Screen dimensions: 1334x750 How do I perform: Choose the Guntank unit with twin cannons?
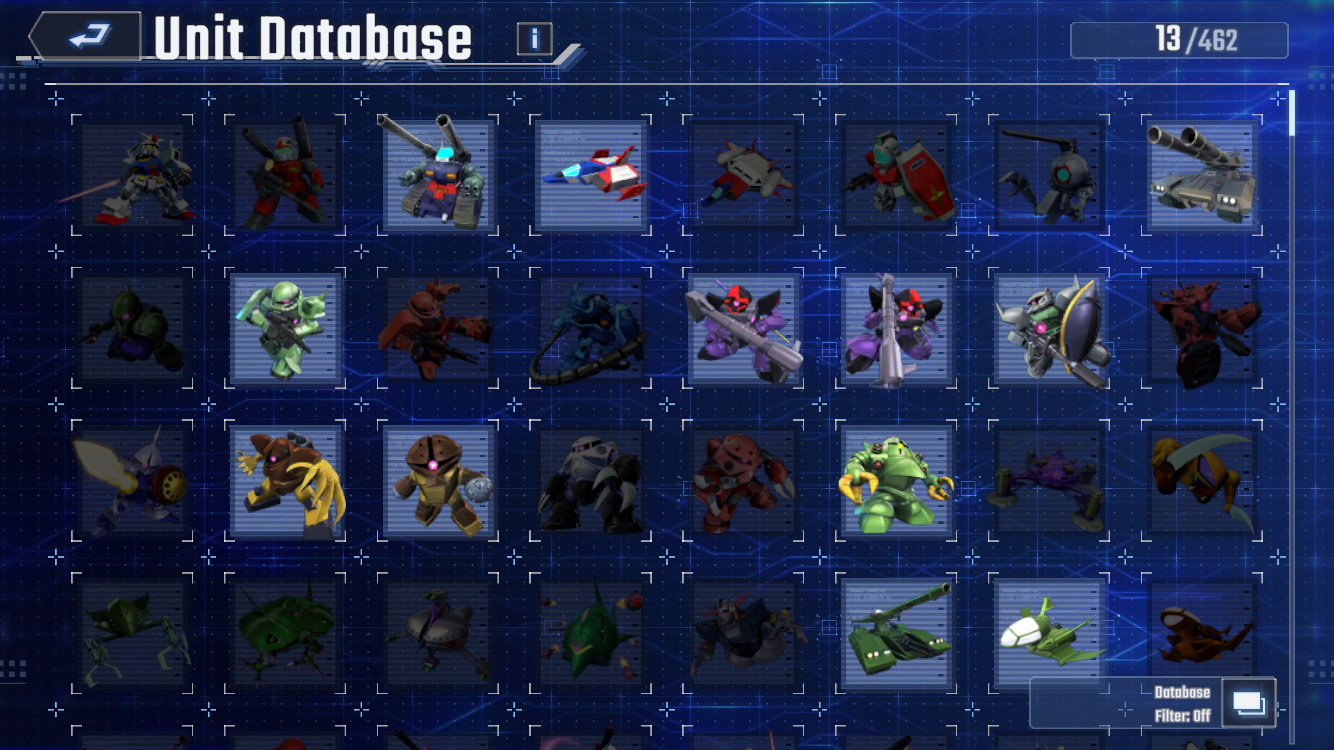[x=439, y=176]
